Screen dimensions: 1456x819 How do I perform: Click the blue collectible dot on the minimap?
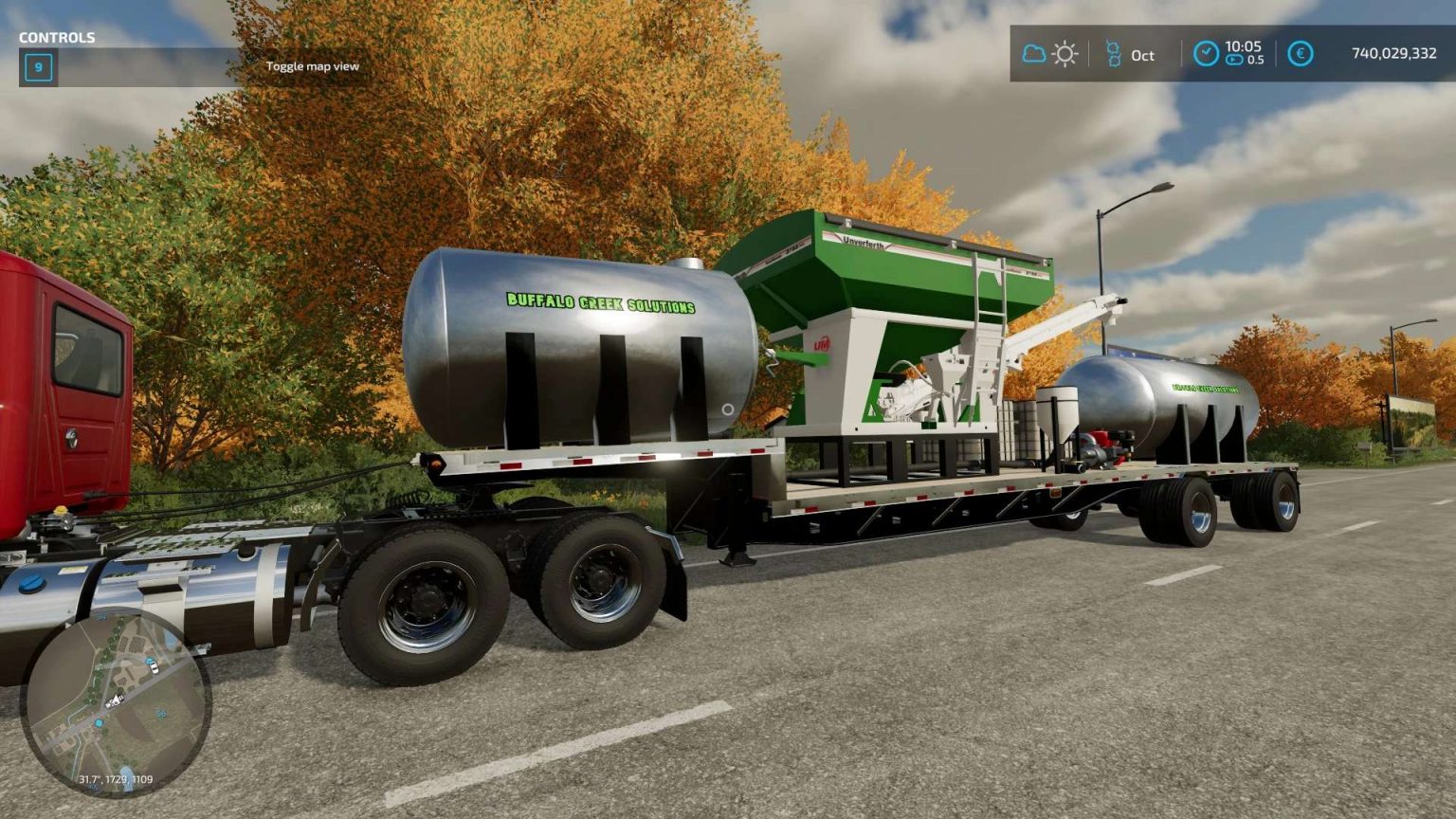click(99, 722)
